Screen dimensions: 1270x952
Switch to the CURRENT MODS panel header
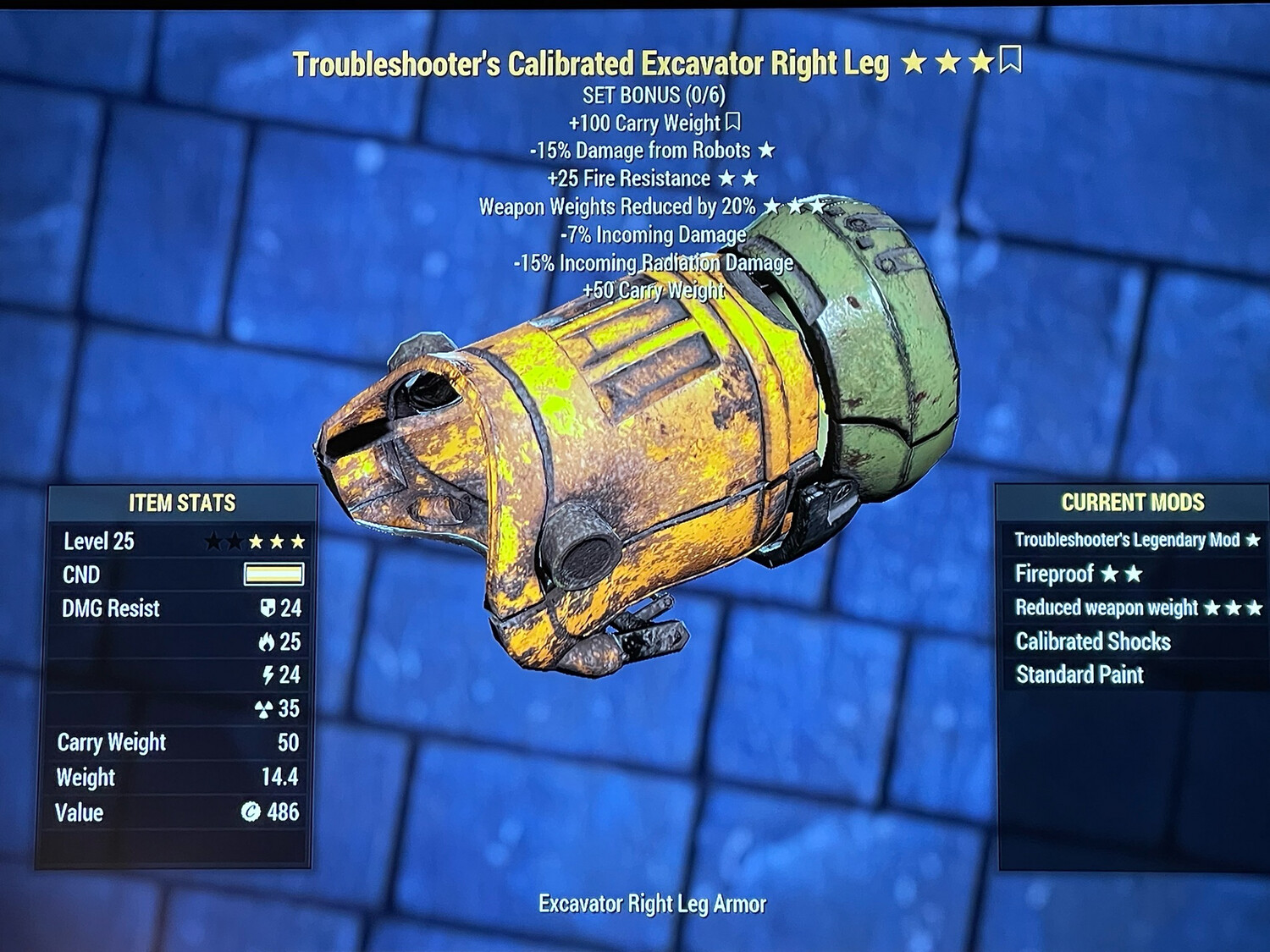click(1132, 501)
